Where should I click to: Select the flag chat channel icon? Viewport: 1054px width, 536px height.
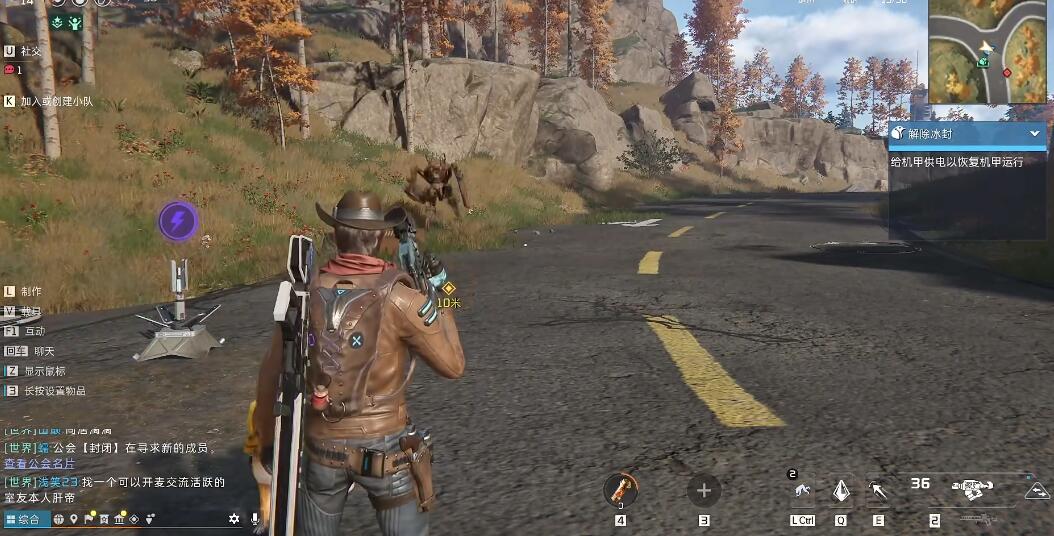click(x=89, y=519)
